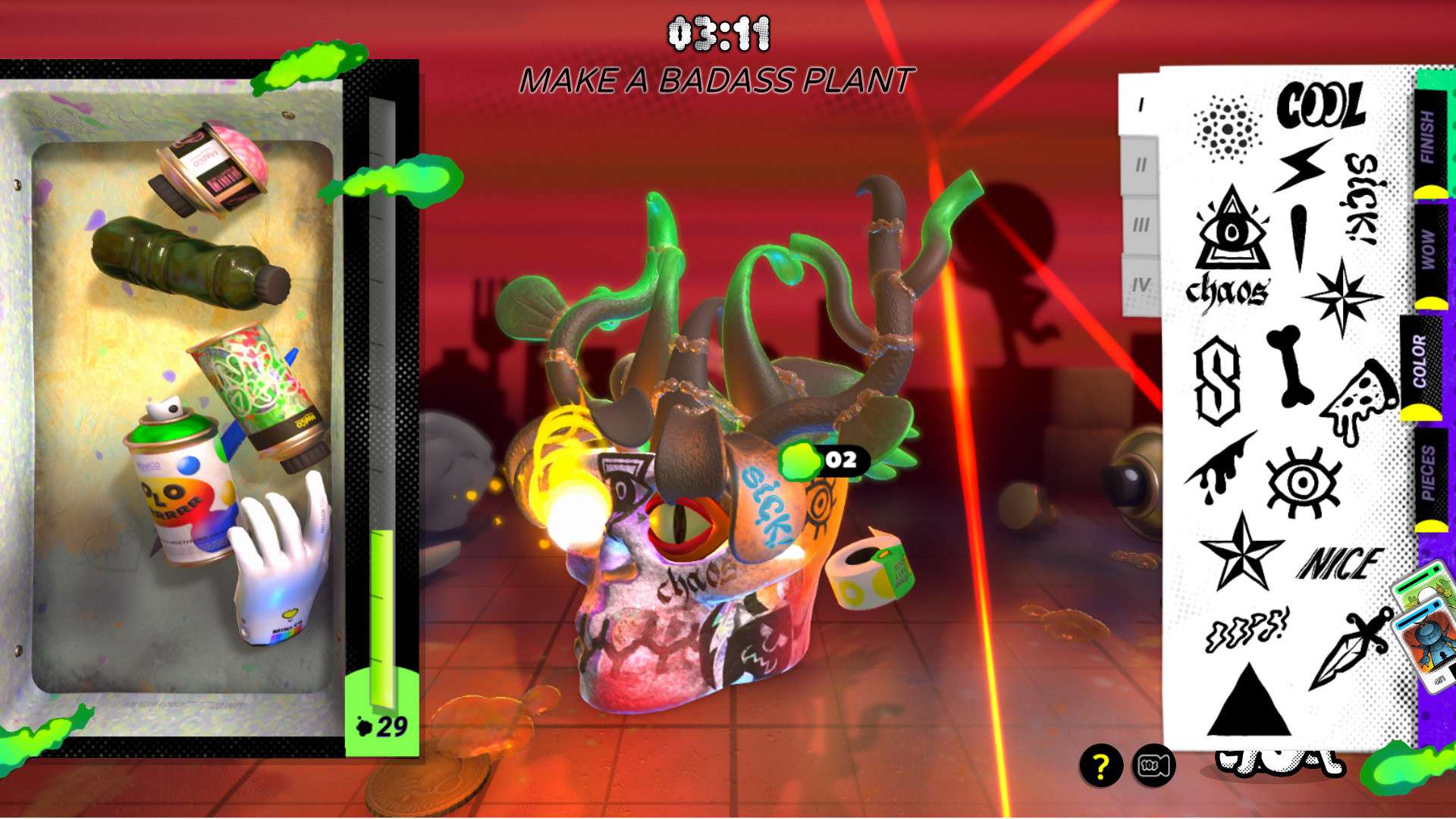This screenshot has height=819, width=1456.
Task: Switch to the PIECES tab
Action: [1429, 474]
